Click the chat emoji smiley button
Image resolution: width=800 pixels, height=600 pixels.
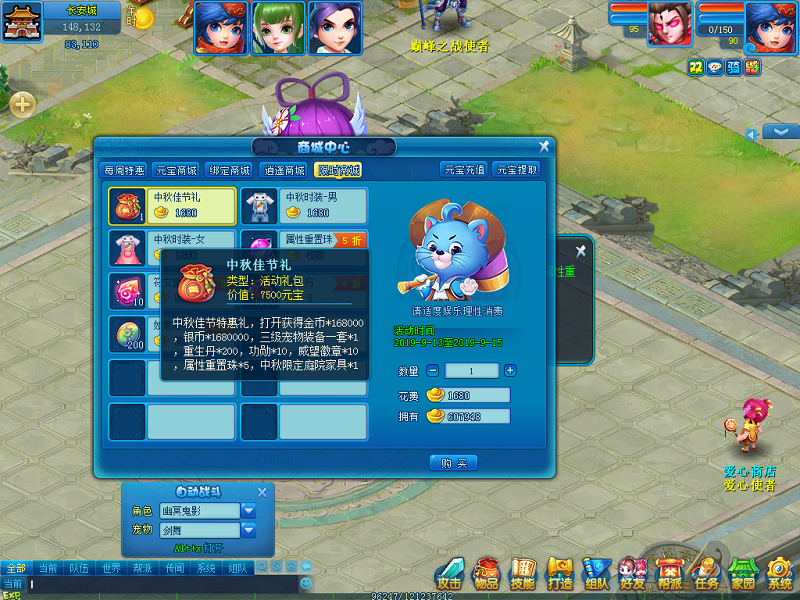point(307,583)
